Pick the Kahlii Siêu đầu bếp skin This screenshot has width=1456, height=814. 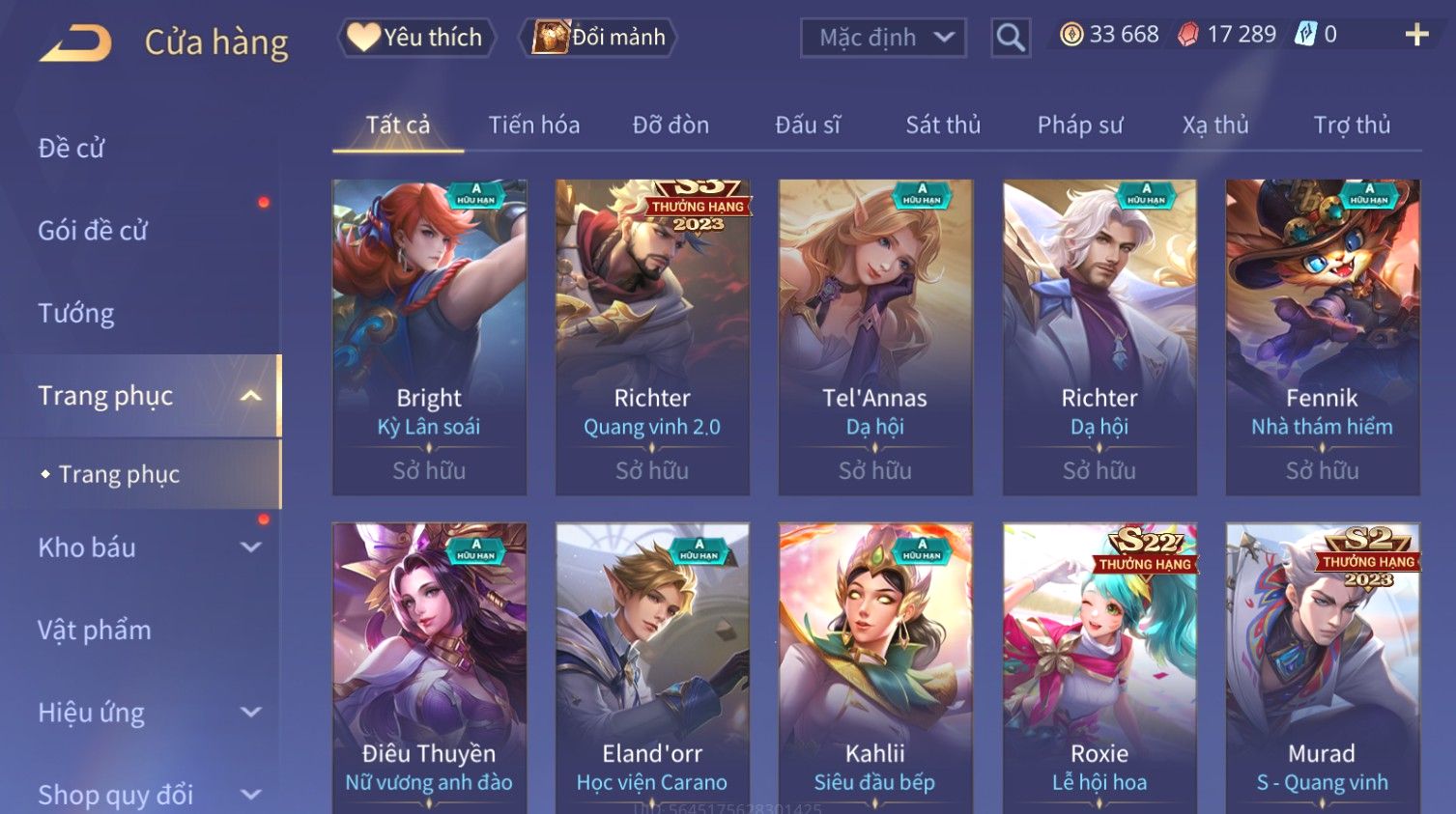click(875, 666)
